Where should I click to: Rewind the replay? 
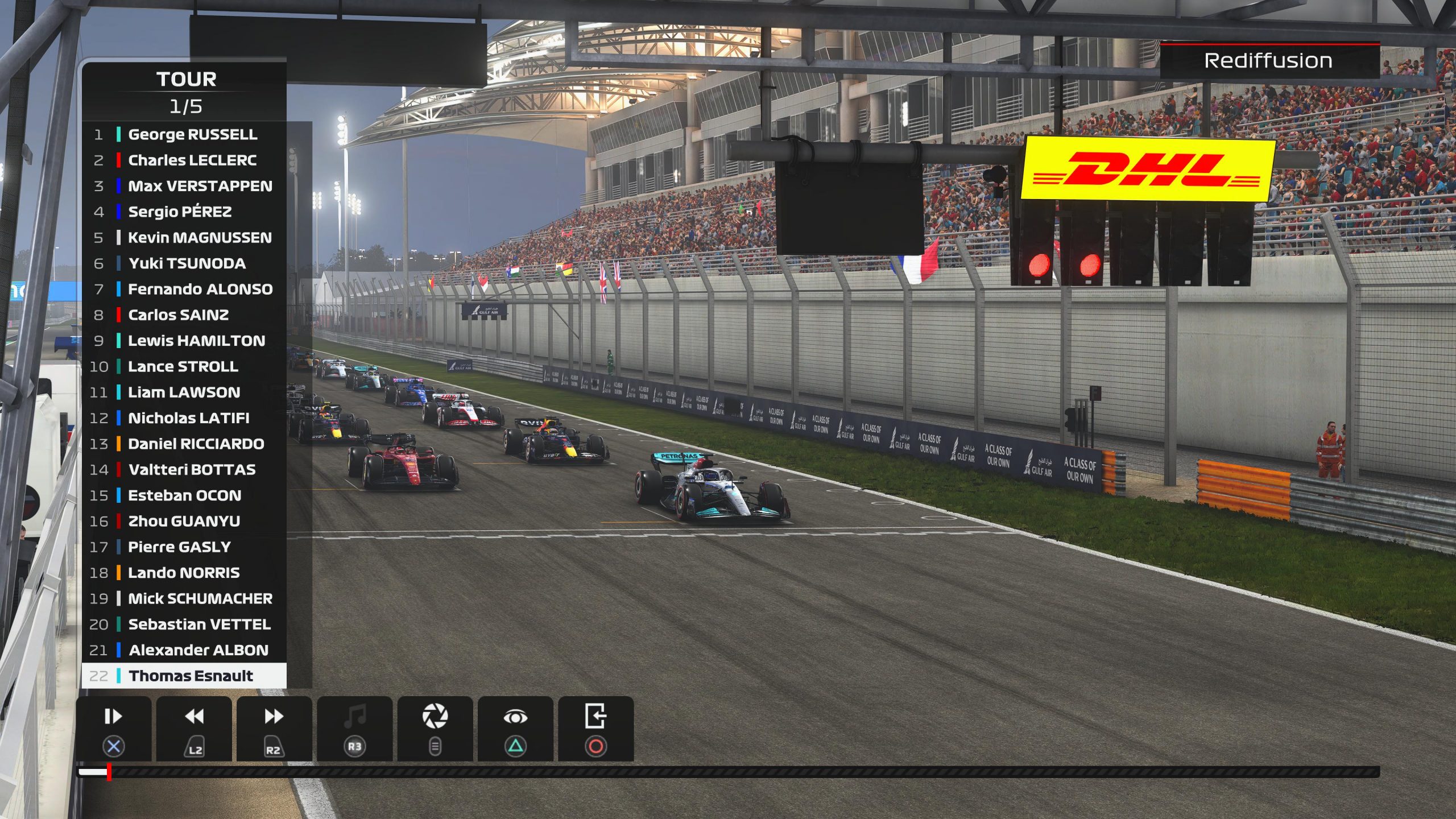click(x=194, y=728)
